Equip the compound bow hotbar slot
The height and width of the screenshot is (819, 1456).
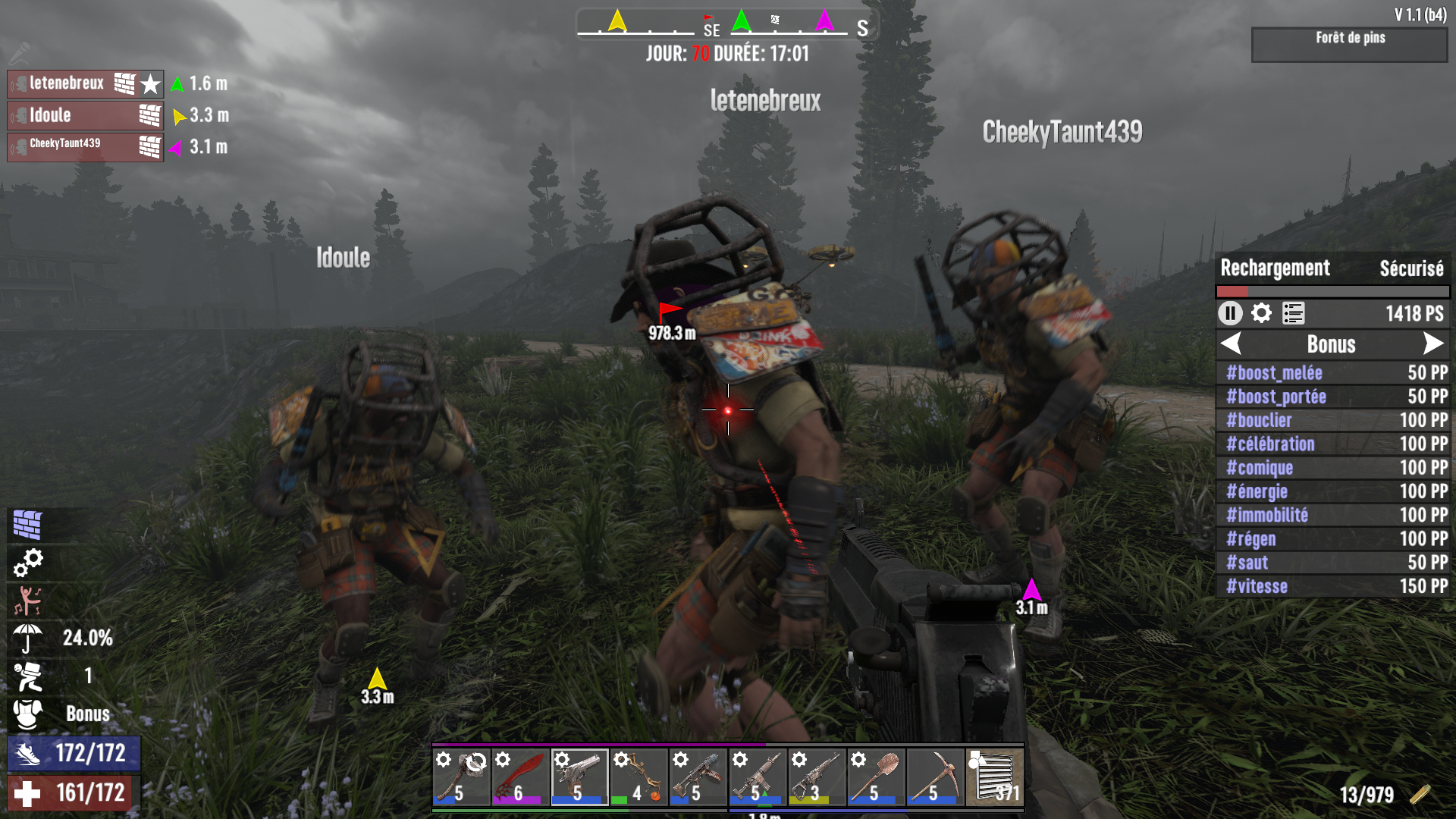point(639,777)
